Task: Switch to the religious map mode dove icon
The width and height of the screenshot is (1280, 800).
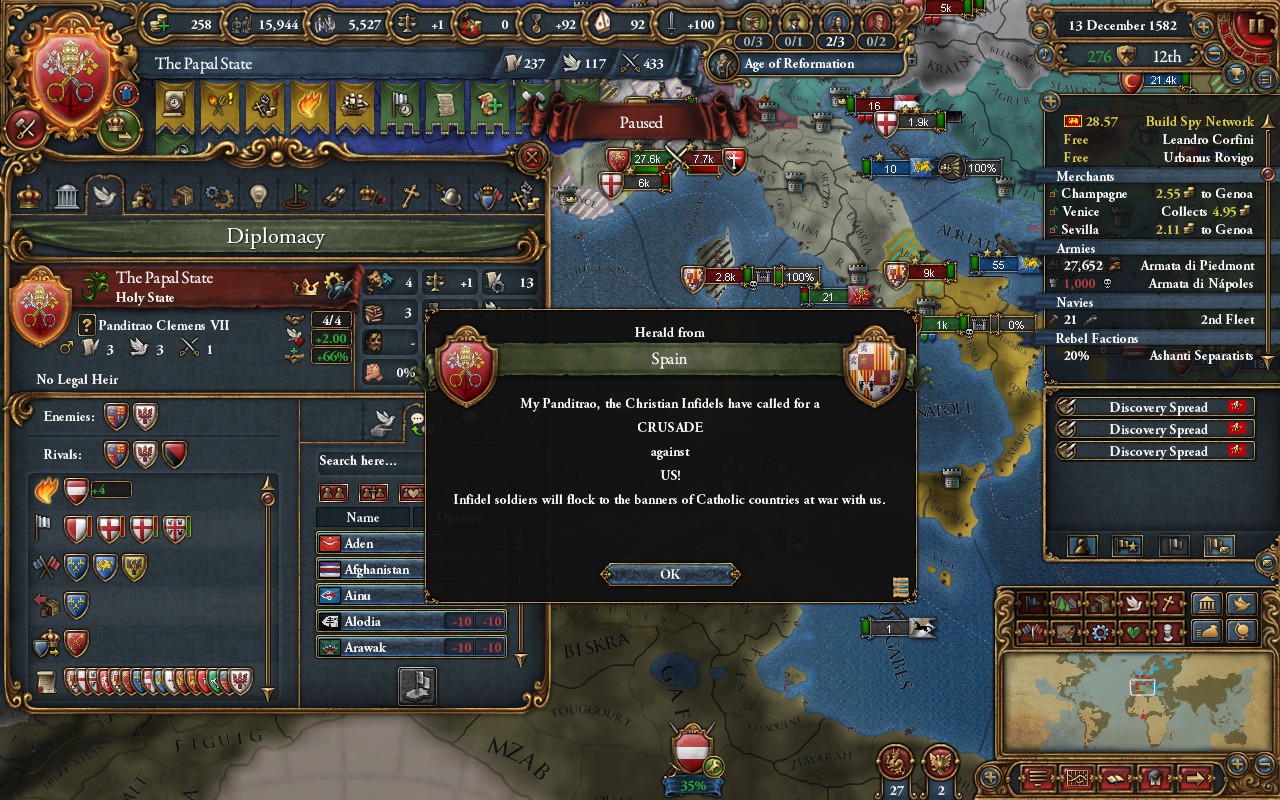Action: click(1132, 603)
